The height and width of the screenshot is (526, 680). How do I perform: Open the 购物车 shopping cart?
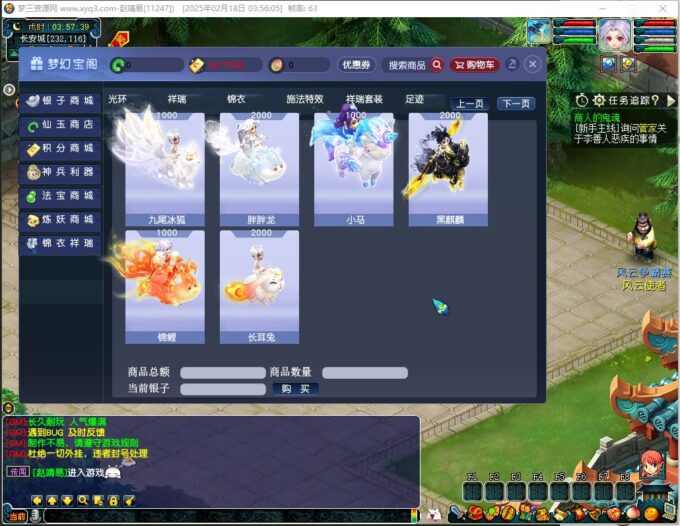474,65
